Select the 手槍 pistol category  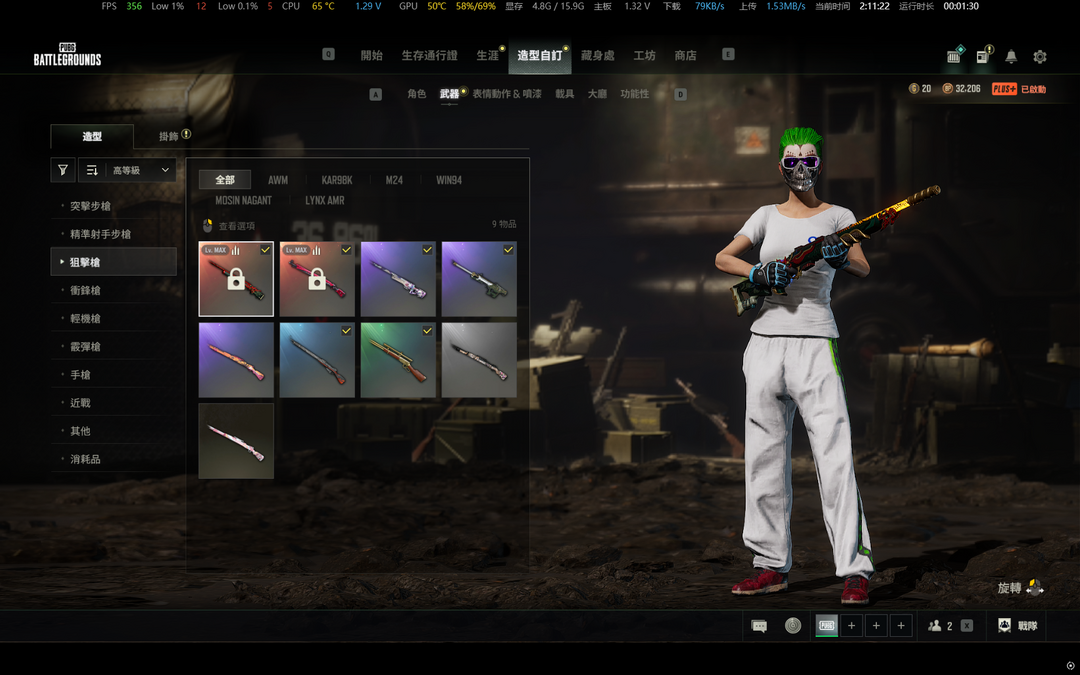[80, 375]
